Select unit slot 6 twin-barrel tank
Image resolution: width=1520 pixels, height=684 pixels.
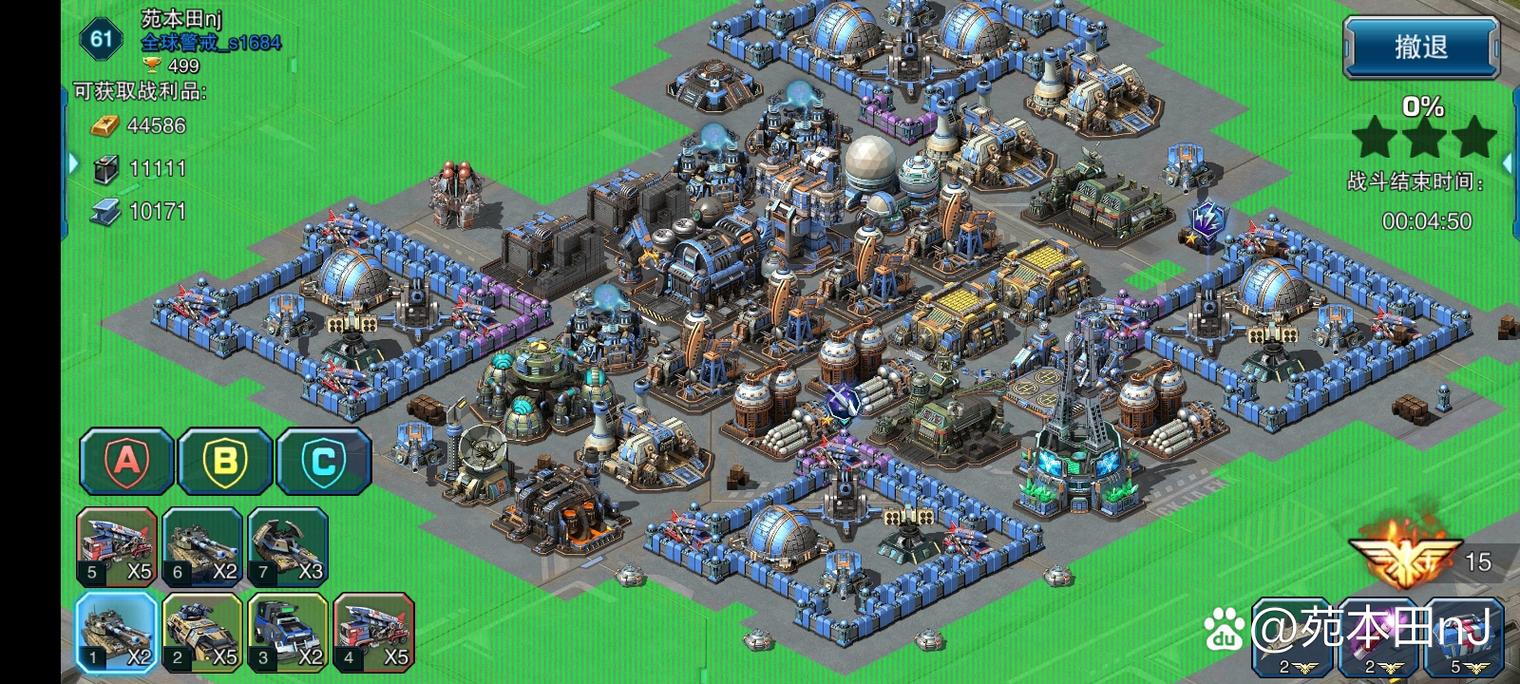pyautogui.click(x=202, y=546)
